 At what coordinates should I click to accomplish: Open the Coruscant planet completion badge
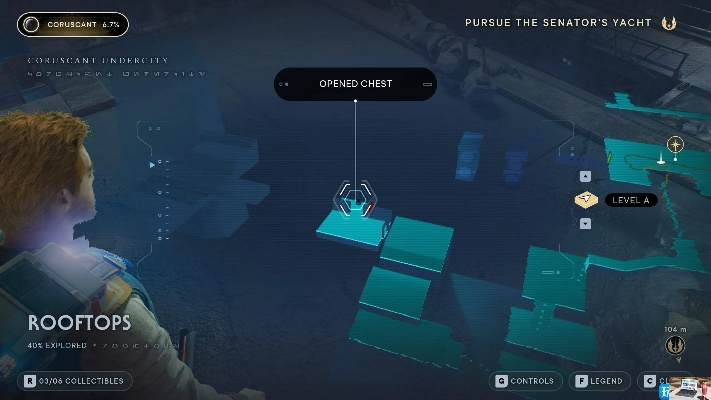point(73,24)
